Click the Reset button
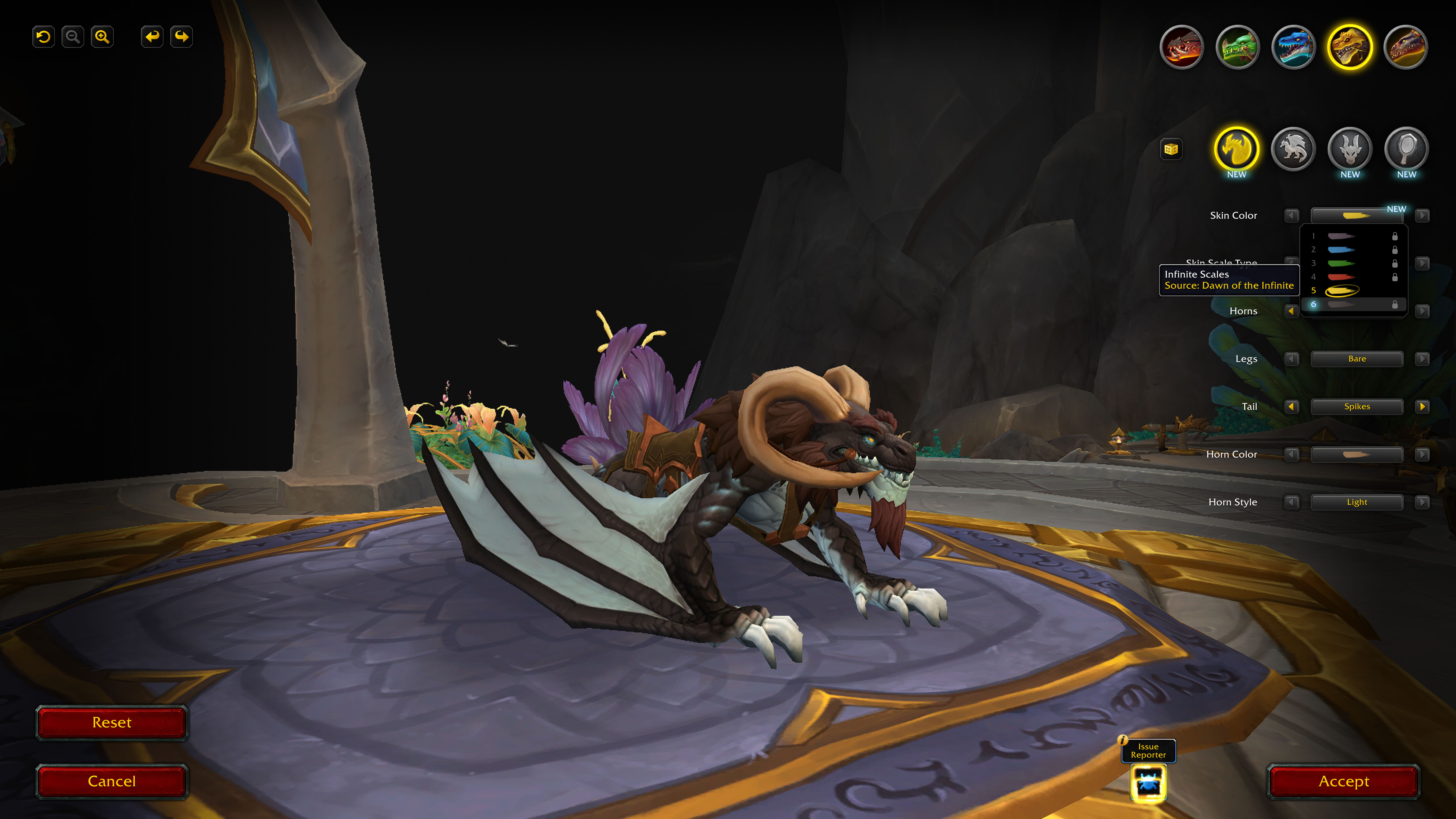This screenshot has height=819, width=1456. click(111, 722)
